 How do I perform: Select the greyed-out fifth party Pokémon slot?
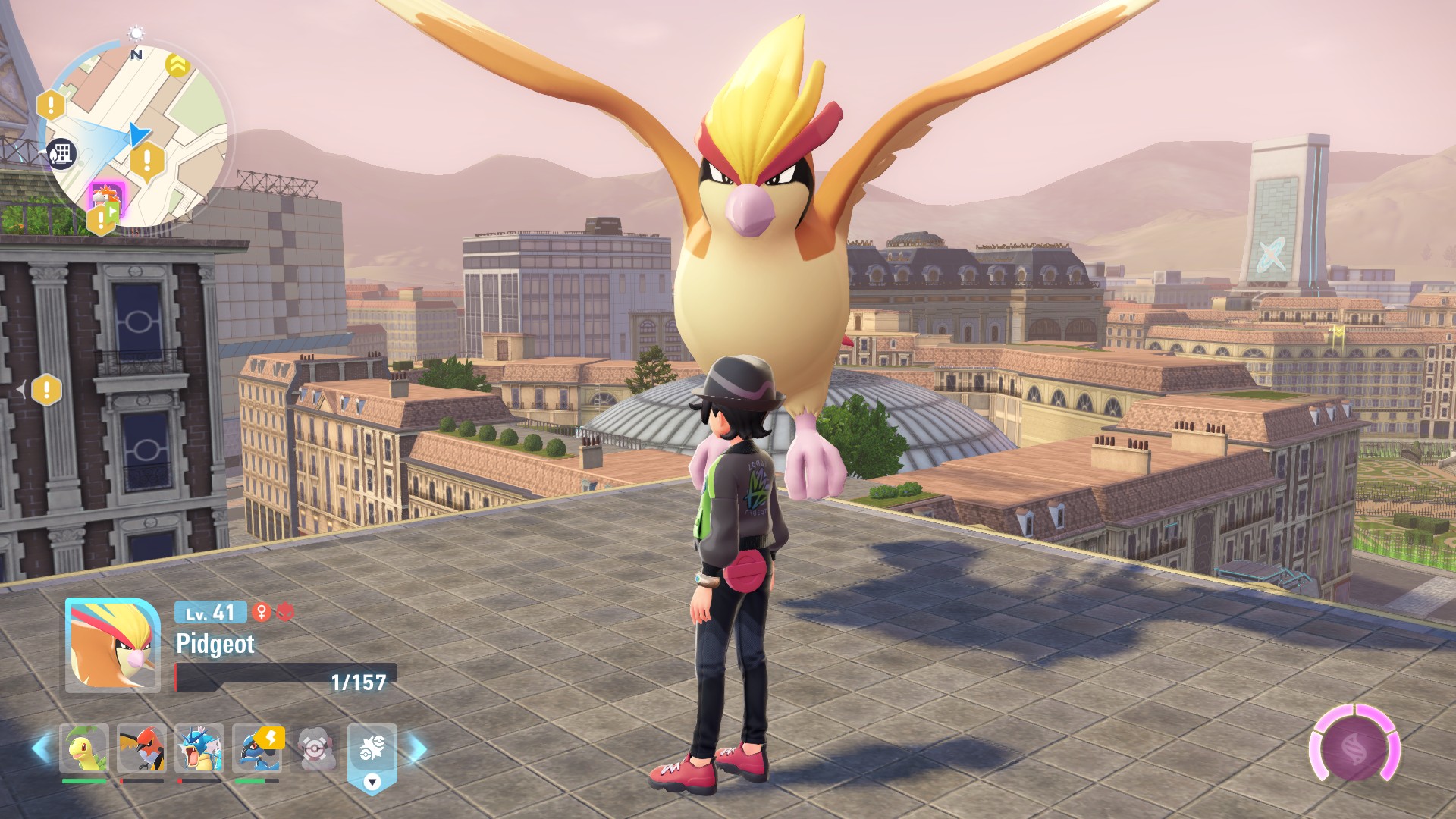(x=315, y=748)
